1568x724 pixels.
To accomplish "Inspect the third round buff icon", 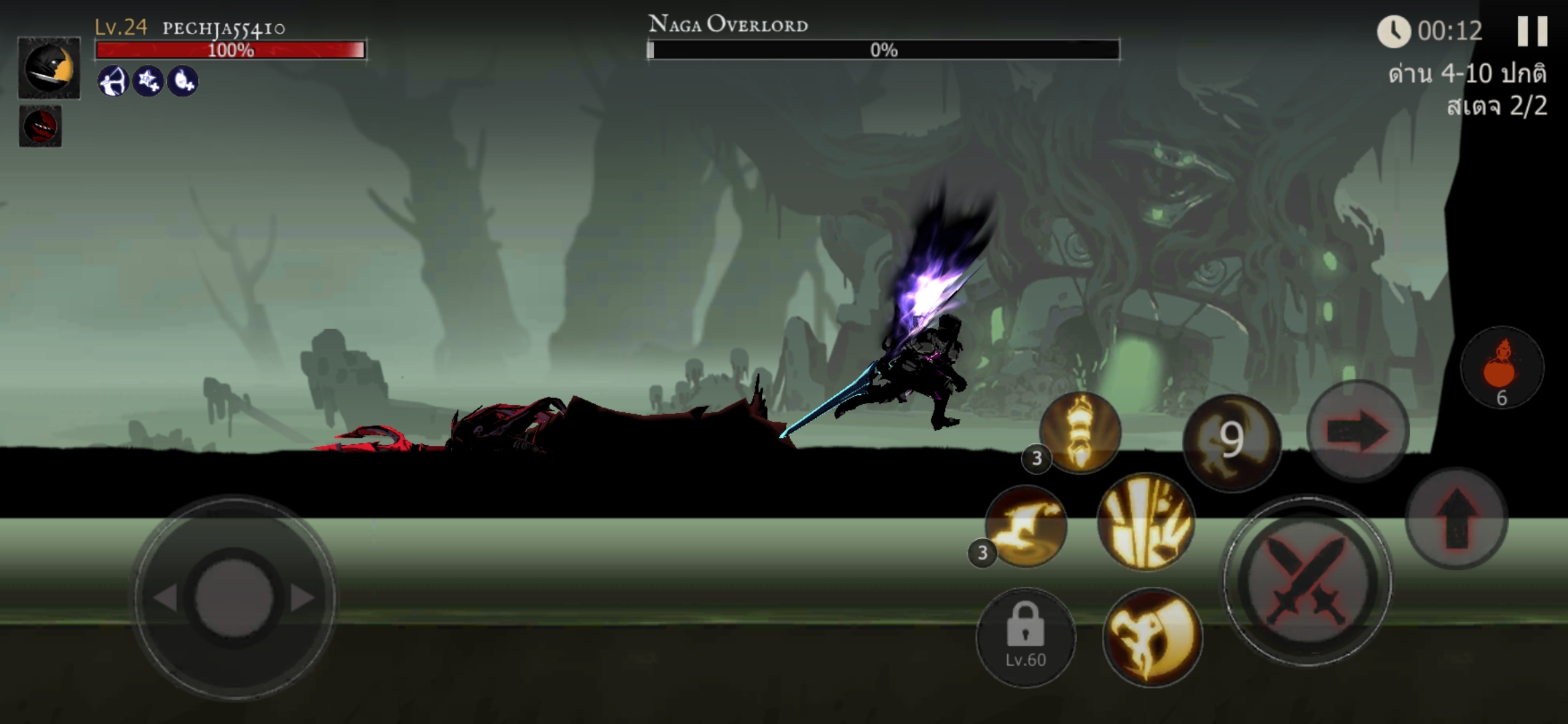I will (x=183, y=81).
